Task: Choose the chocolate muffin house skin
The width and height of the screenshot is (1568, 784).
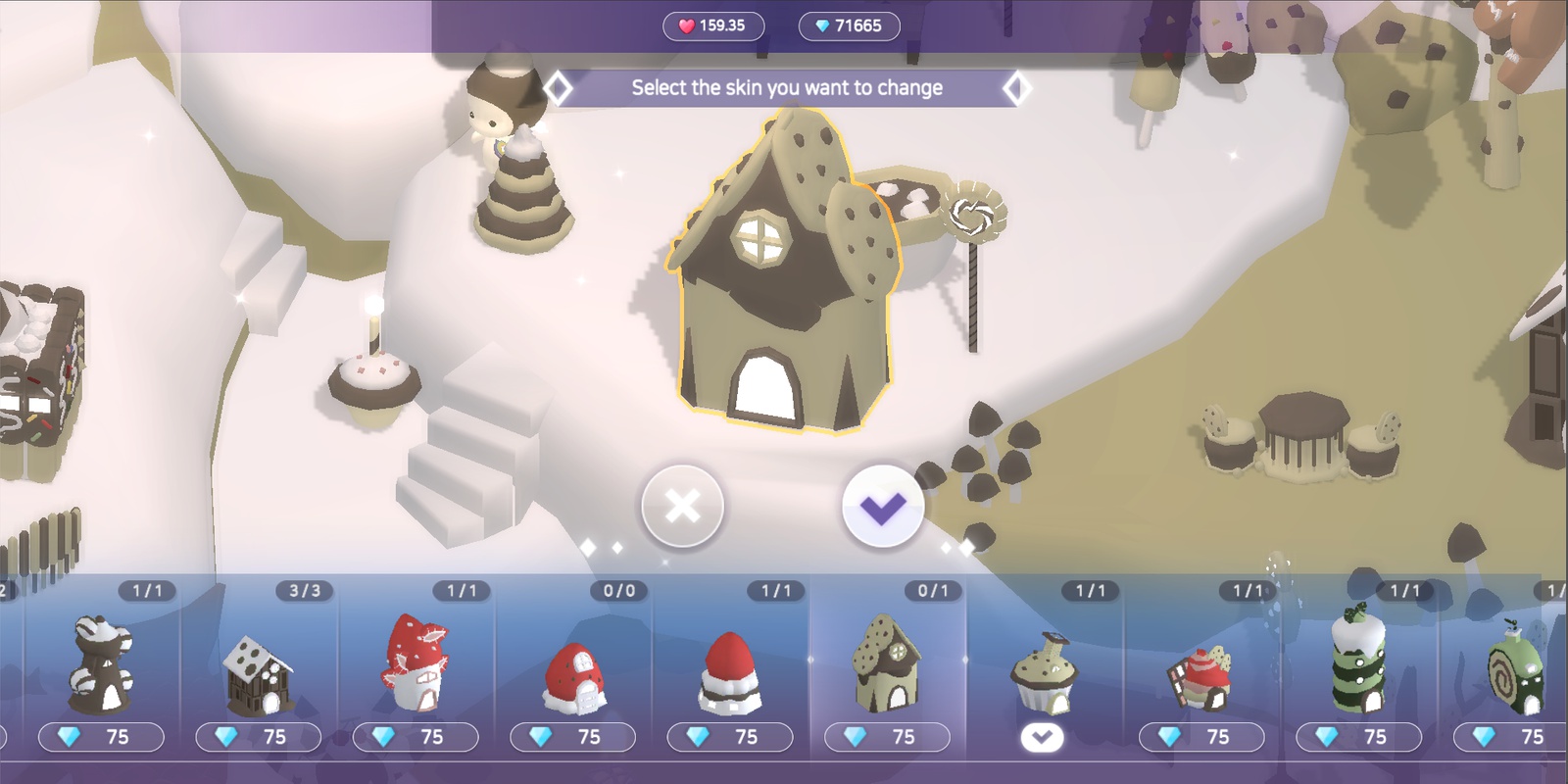Action: [x=1043, y=671]
